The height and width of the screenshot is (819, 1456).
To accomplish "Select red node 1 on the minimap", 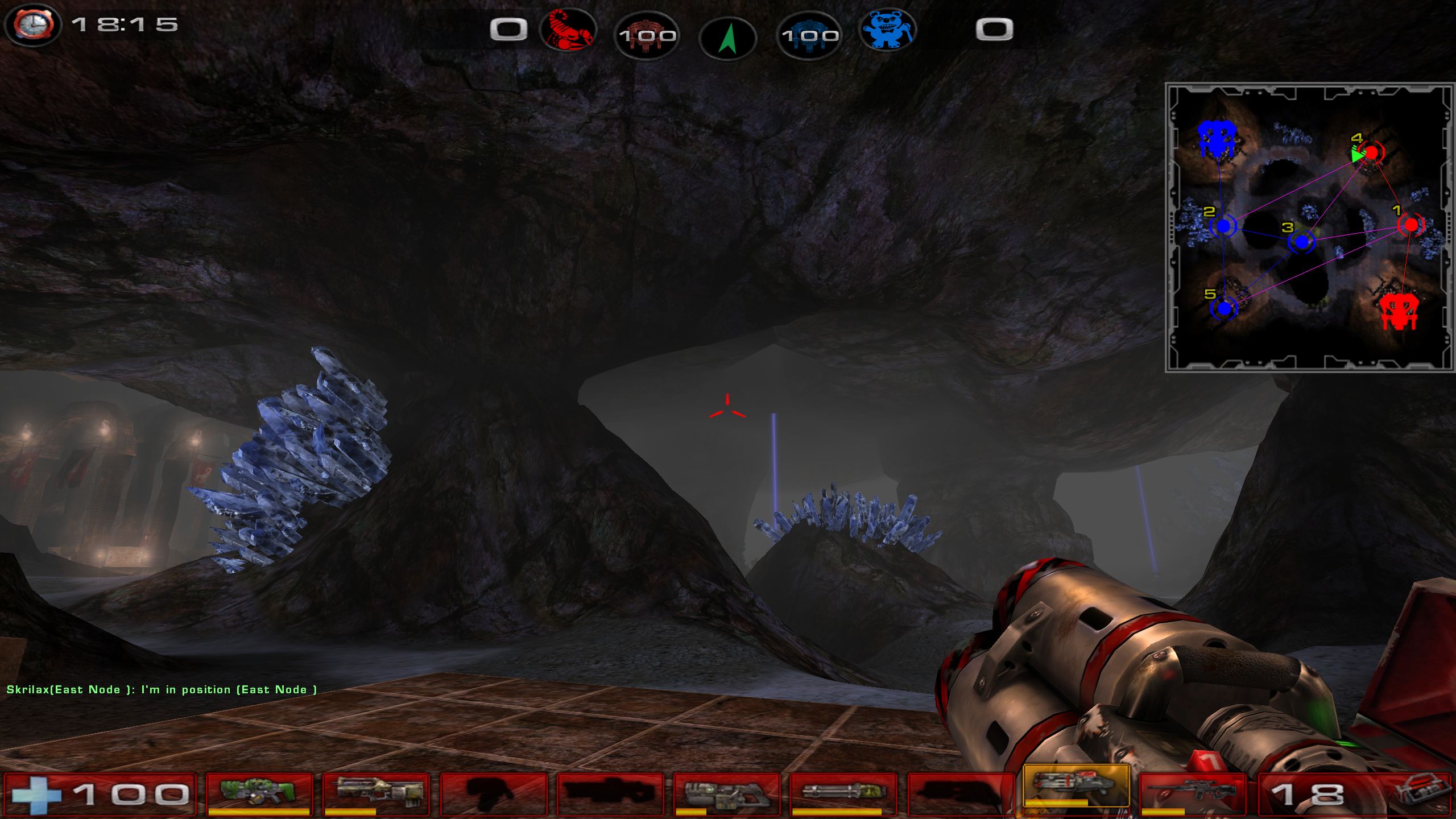I will [1410, 225].
